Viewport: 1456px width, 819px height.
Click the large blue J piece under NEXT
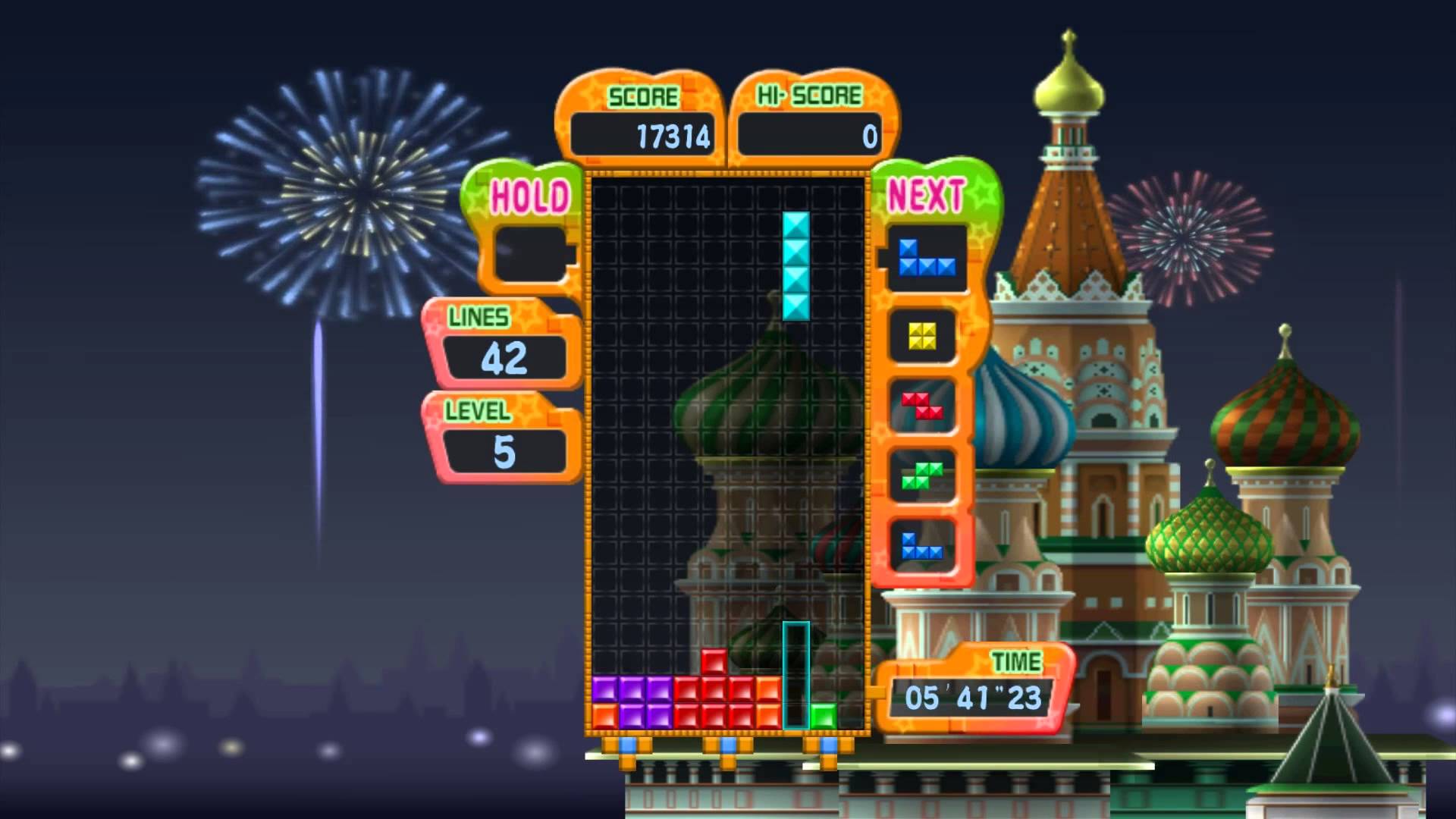tap(926, 259)
